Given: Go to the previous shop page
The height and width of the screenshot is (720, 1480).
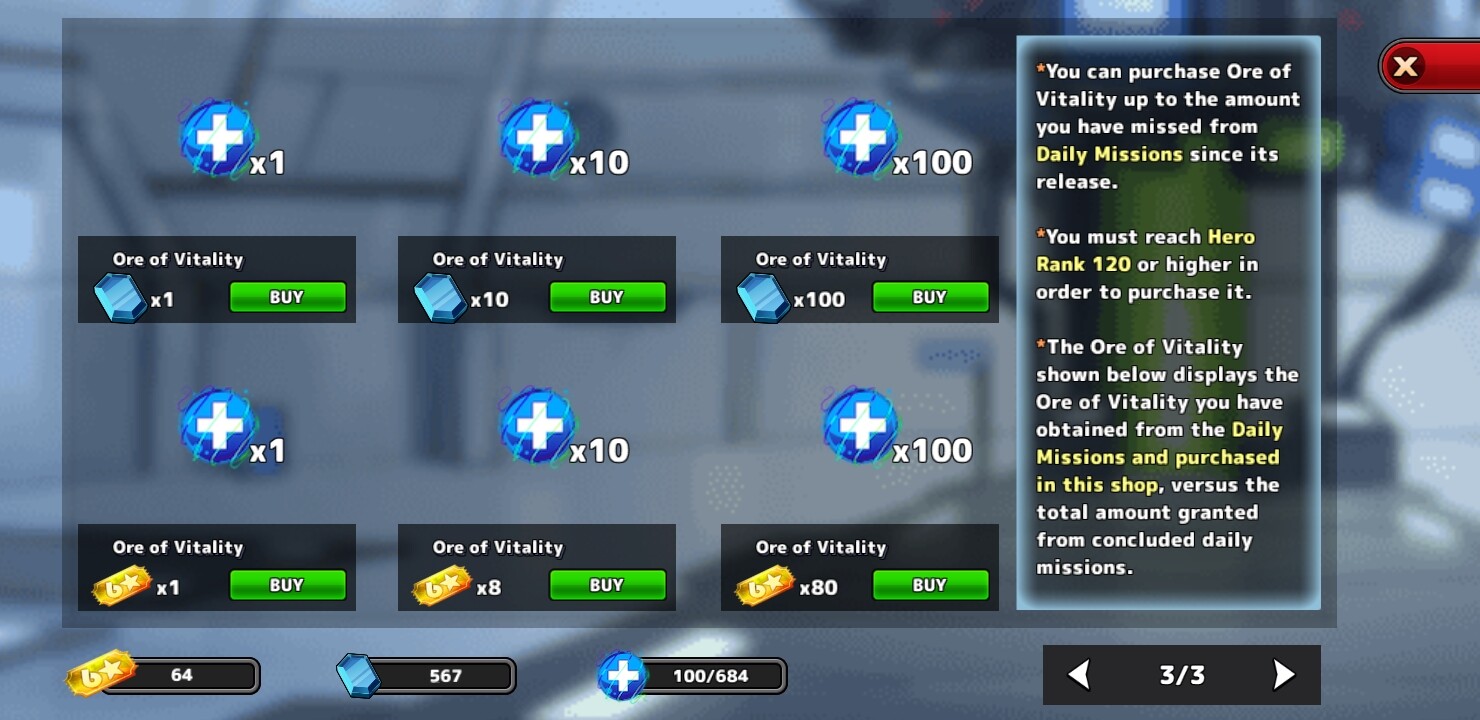Looking at the screenshot, I should [1079, 675].
